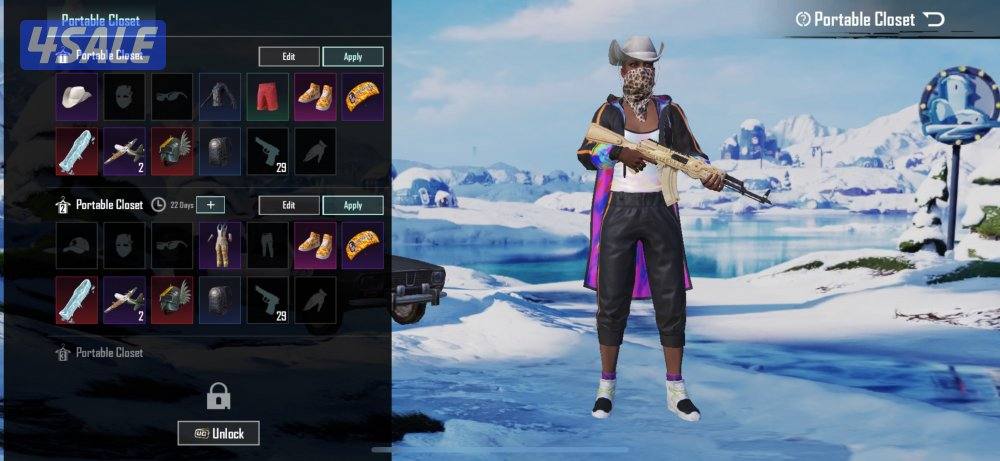Apply the first Portable Closet outfit
This screenshot has width=1000, height=461.
click(x=352, y=57)
